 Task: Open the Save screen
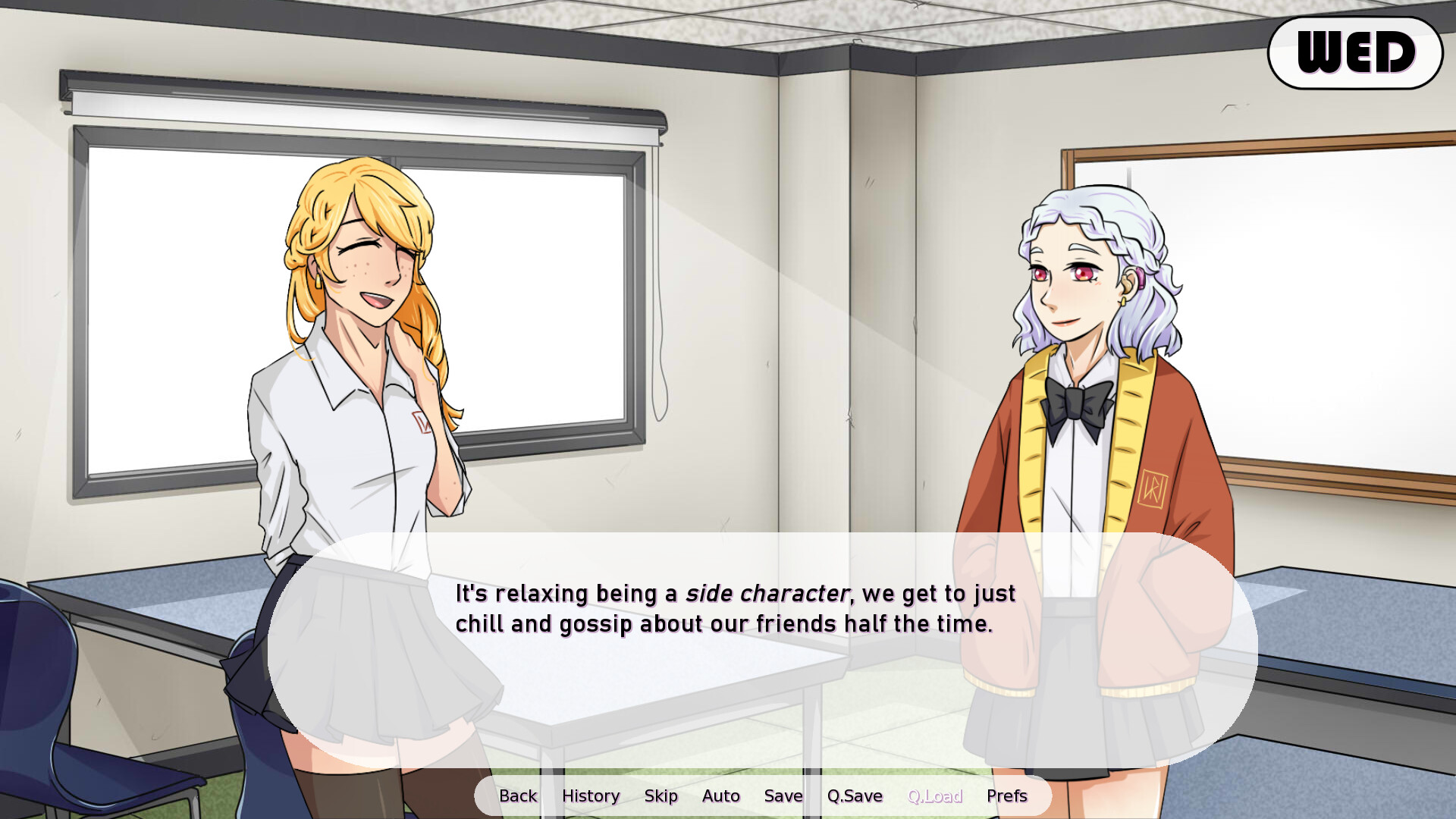(783, 795)
